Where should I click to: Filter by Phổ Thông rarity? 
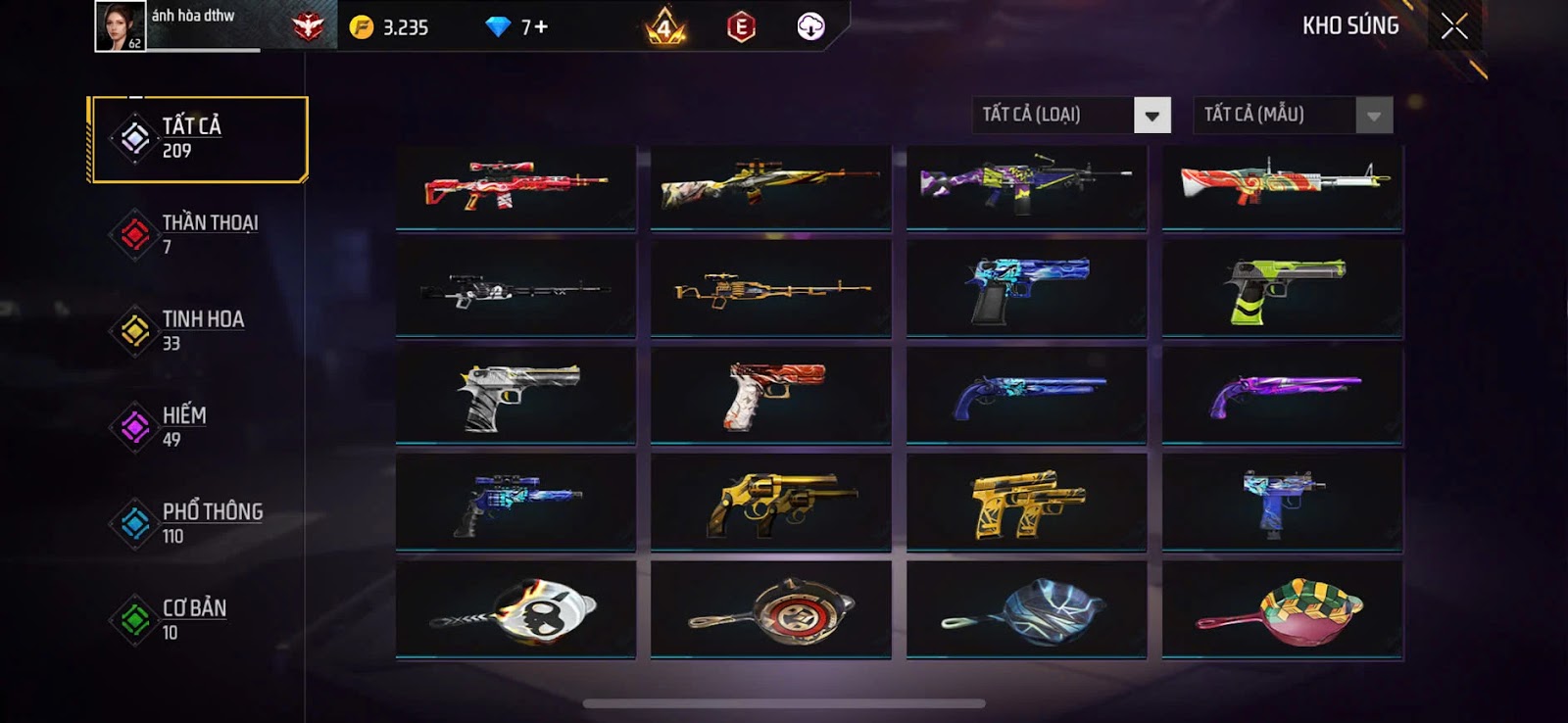198,523
